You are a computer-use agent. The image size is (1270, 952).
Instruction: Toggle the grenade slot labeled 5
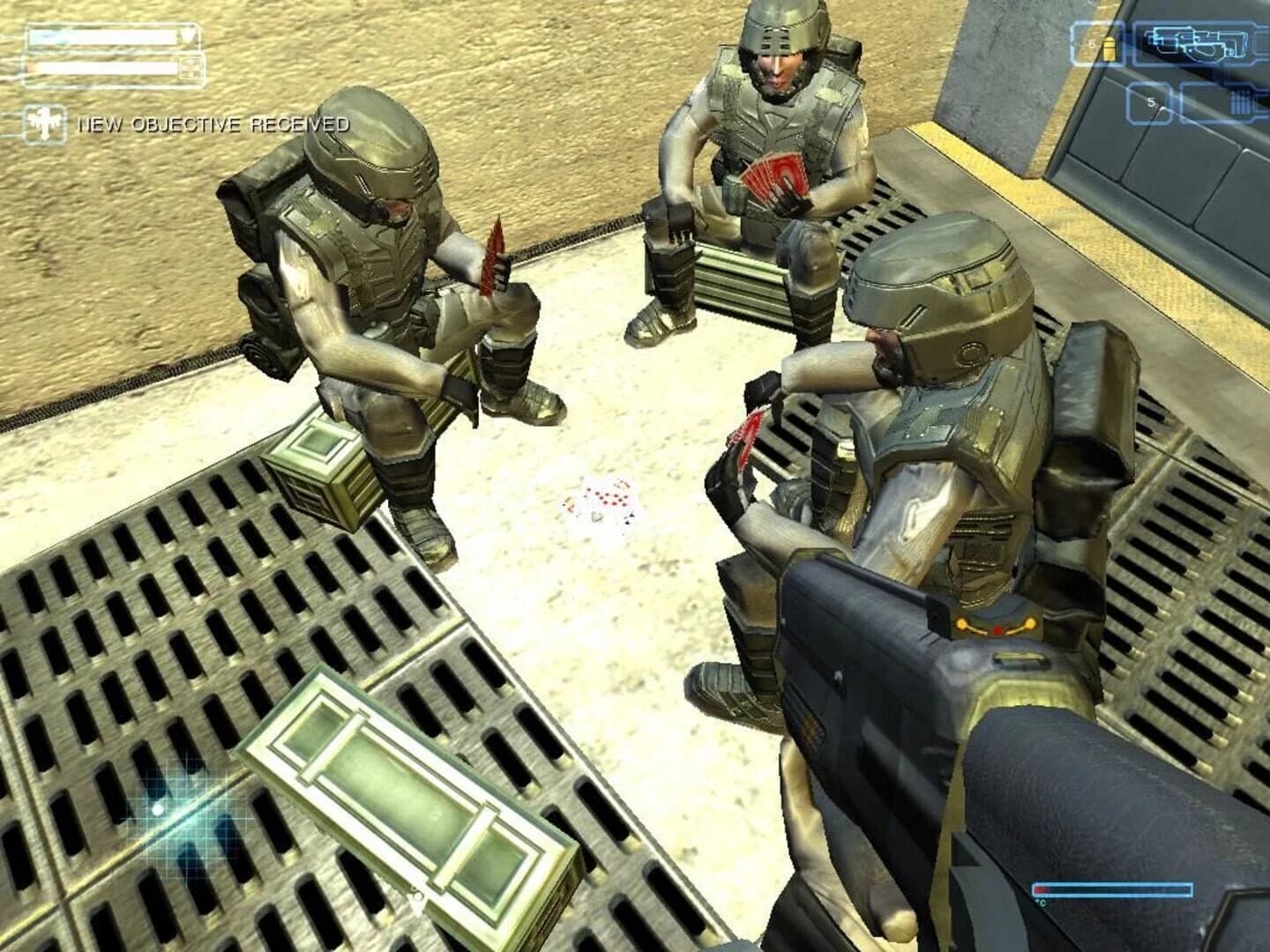pos(1149,101)
